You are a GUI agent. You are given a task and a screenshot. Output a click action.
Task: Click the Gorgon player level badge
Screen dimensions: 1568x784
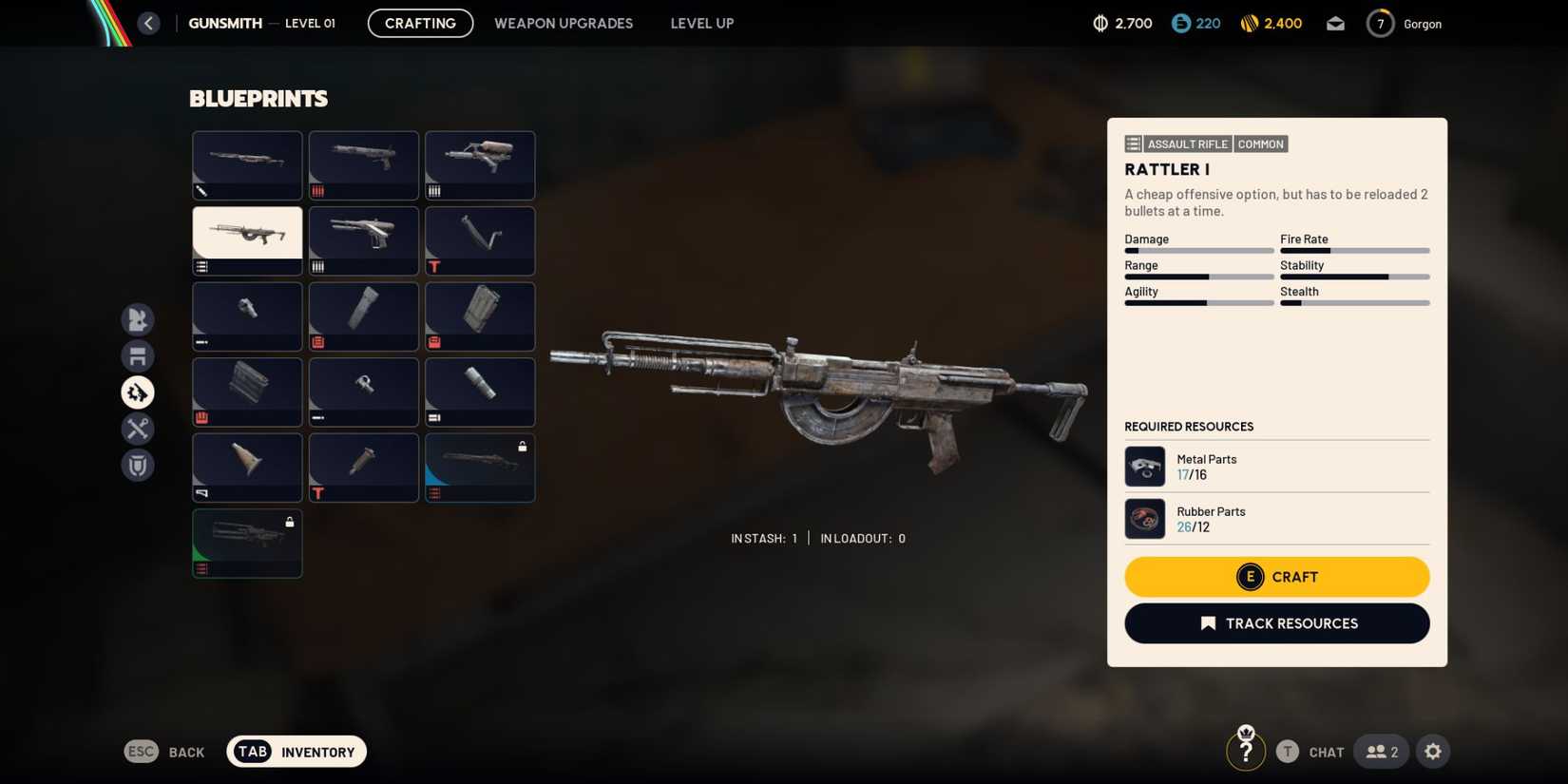click(x=1380, y=23)
